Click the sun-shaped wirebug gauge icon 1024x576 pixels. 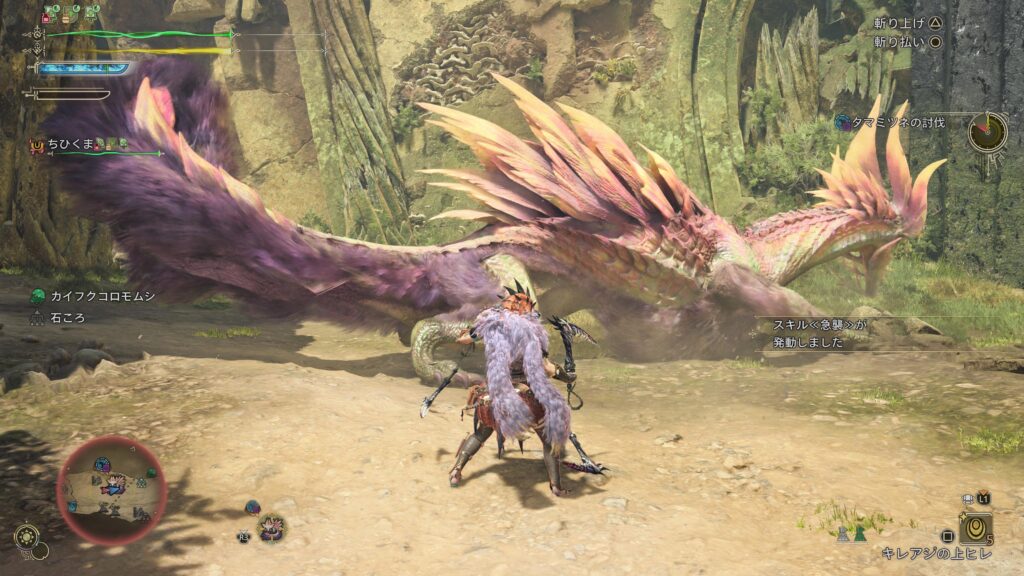click(x=28, y=536)
